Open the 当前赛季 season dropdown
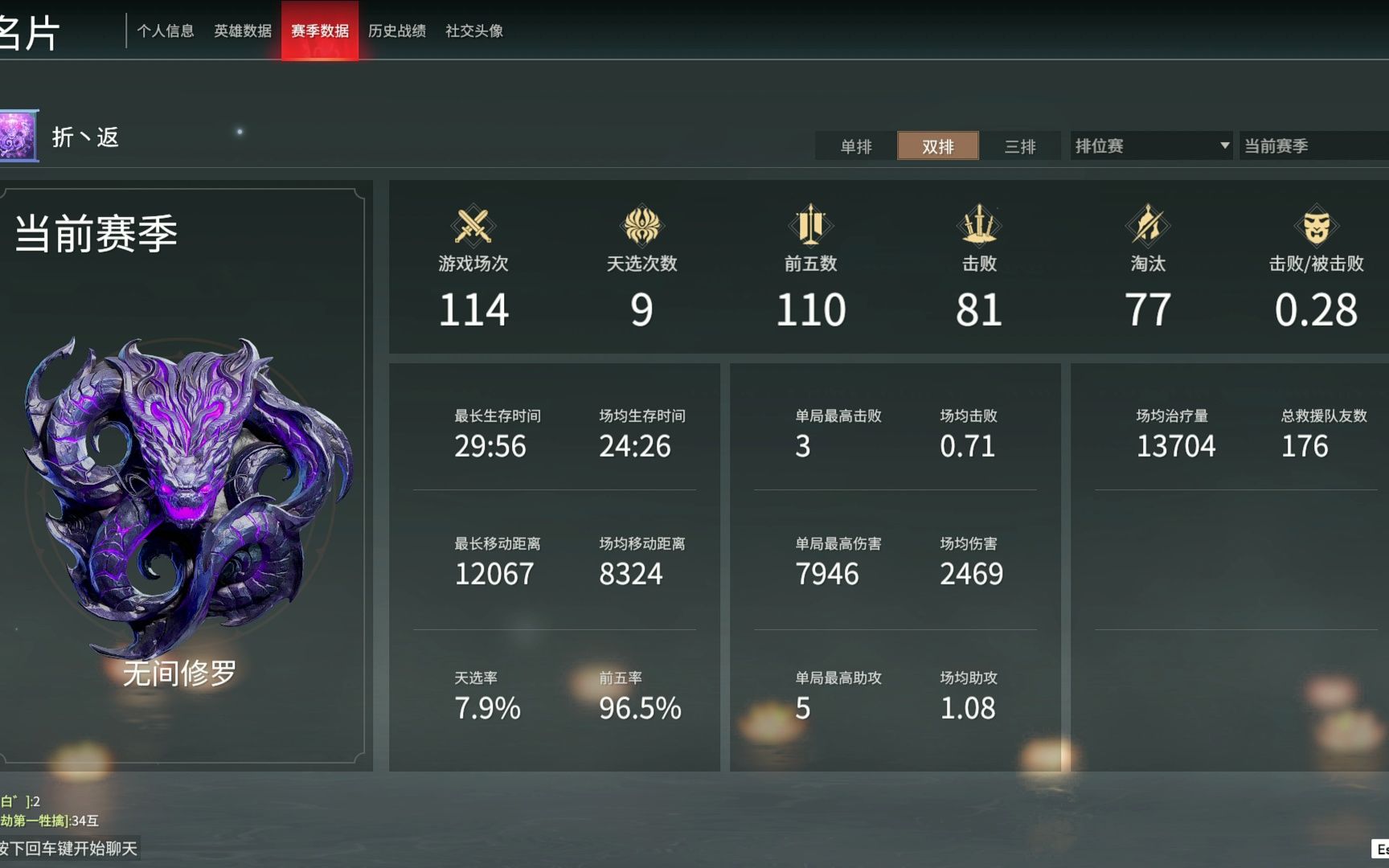 (x=1313, y=146)
